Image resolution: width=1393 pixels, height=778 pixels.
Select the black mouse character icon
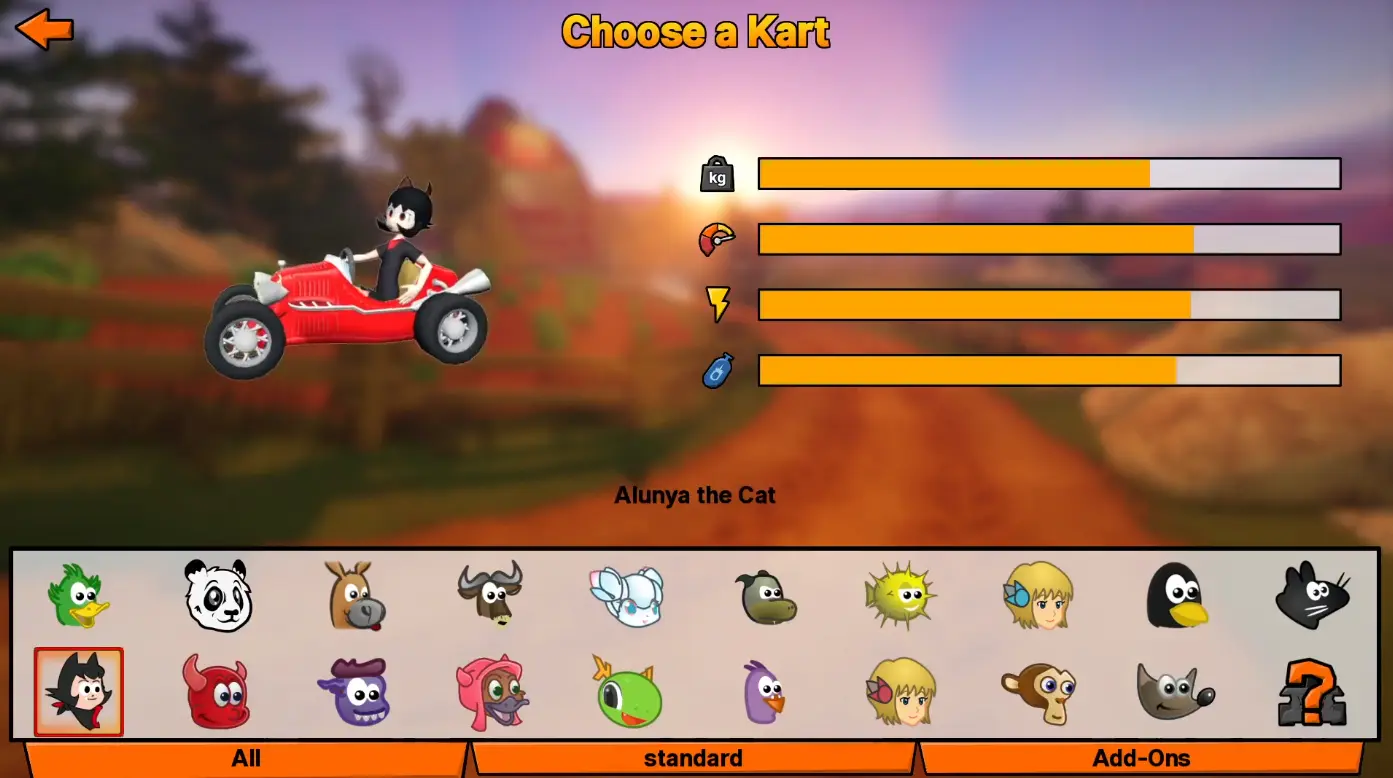[1312, 596]
